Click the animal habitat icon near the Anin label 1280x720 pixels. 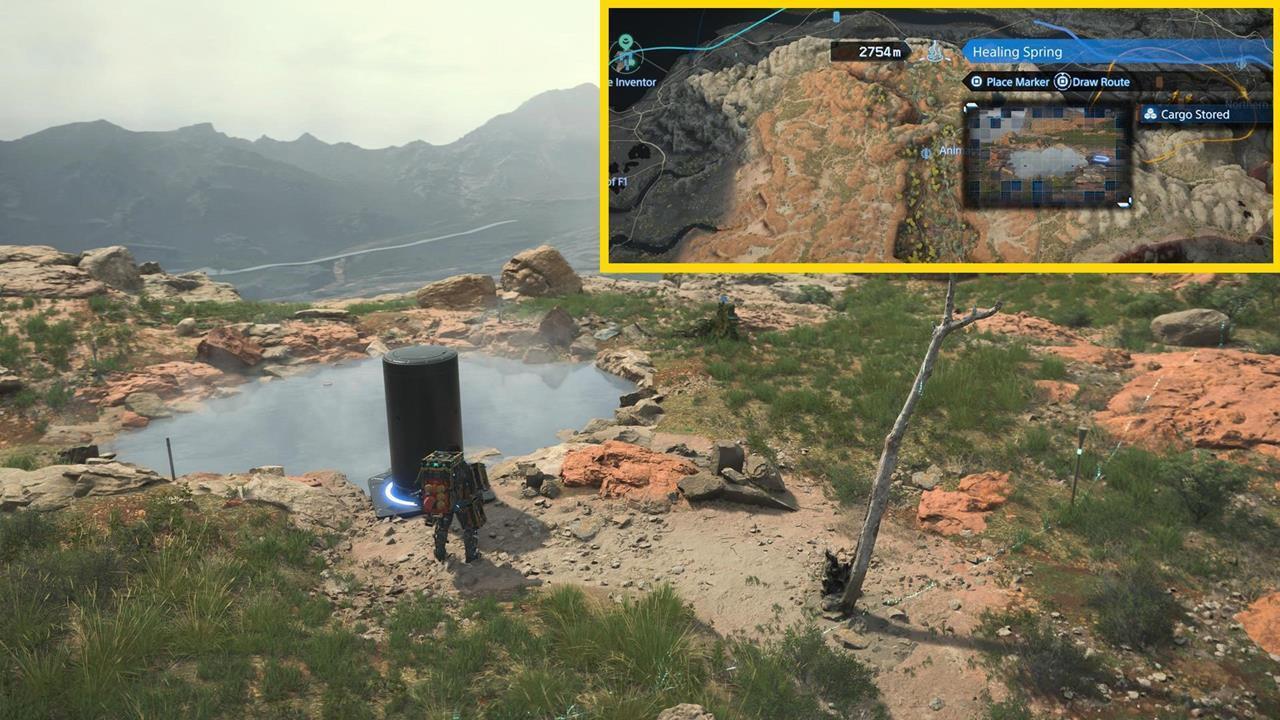(924, 153)
